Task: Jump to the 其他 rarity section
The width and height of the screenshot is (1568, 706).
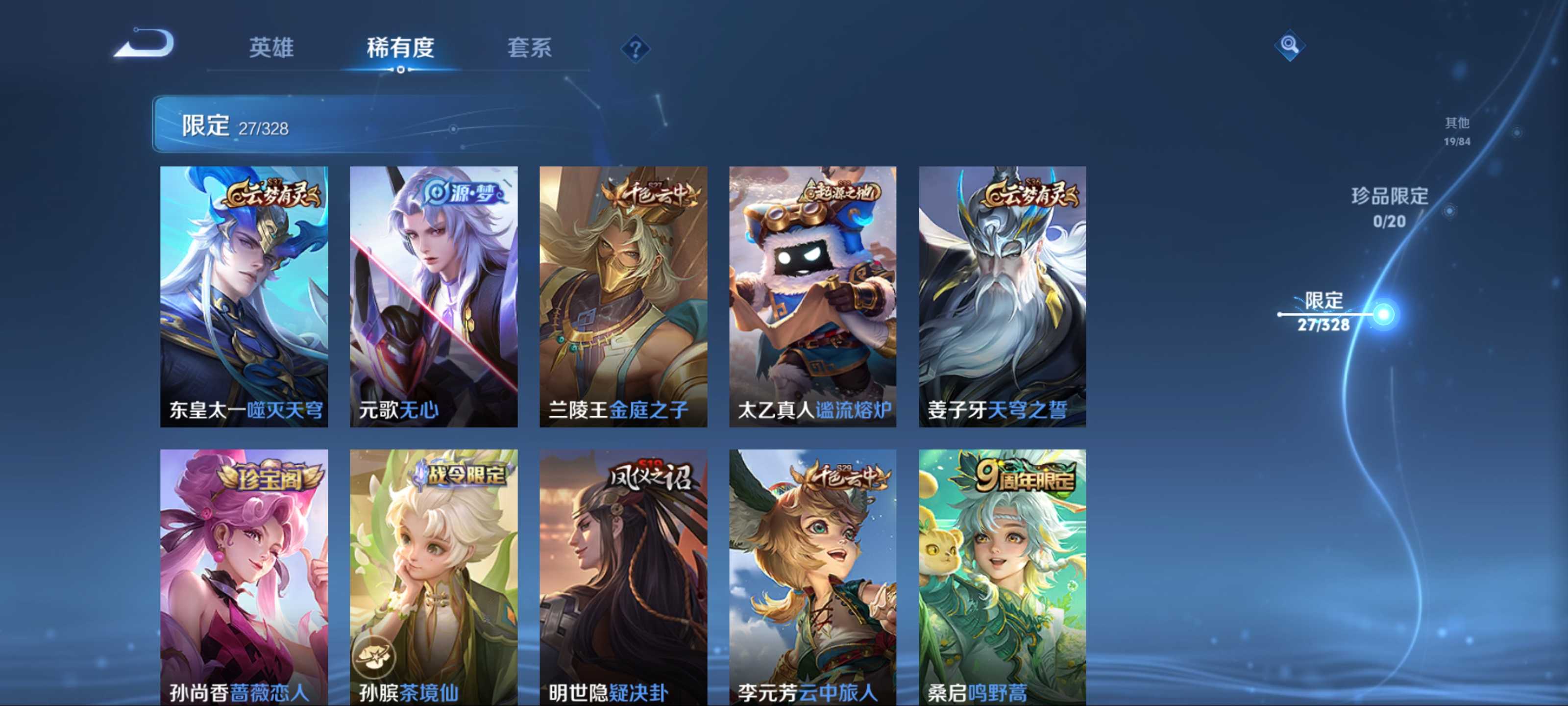Action: (1457, 131)
